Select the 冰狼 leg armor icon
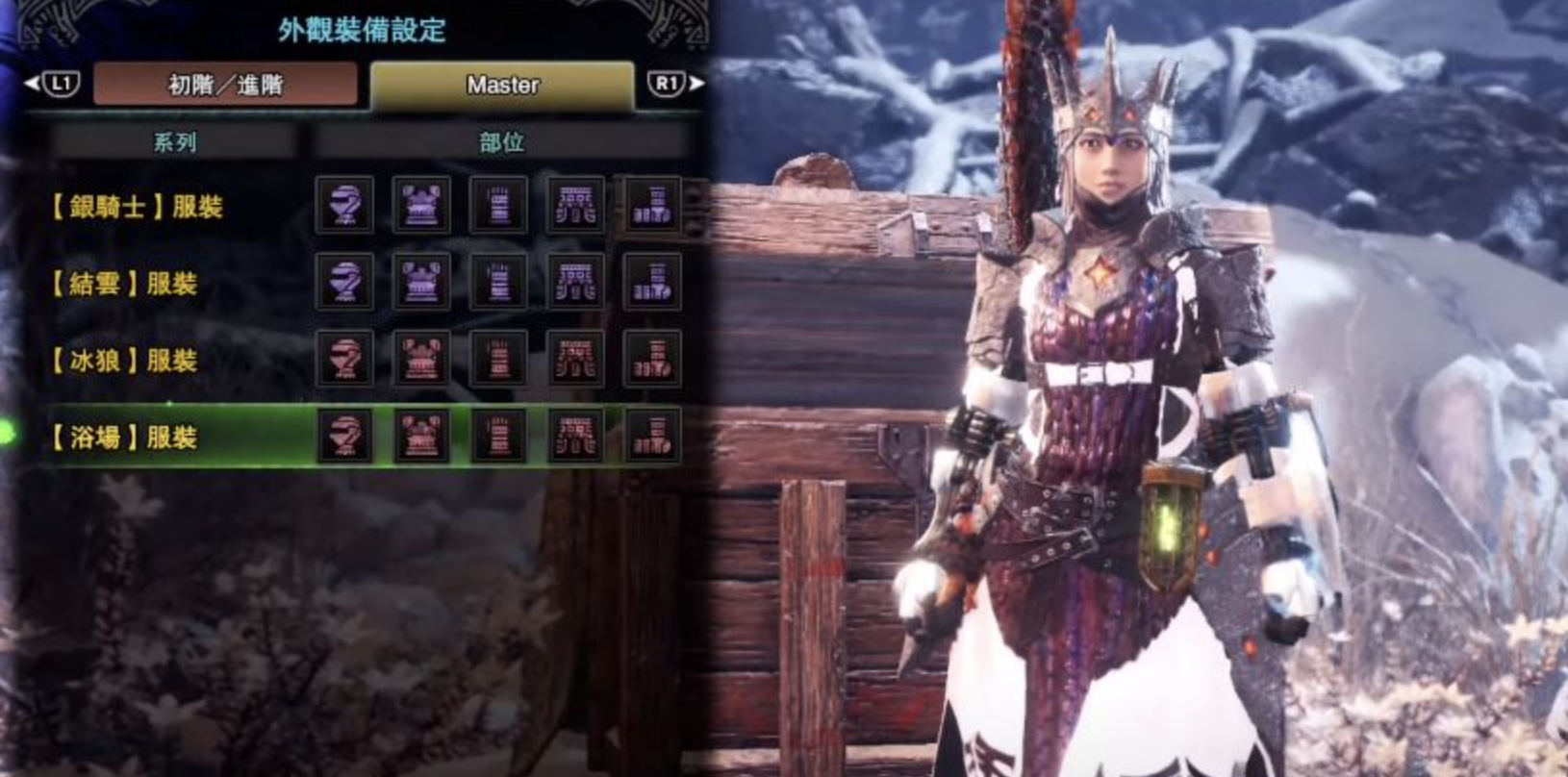This screenshot has height=777, width=1568. (x=652, y=359)
